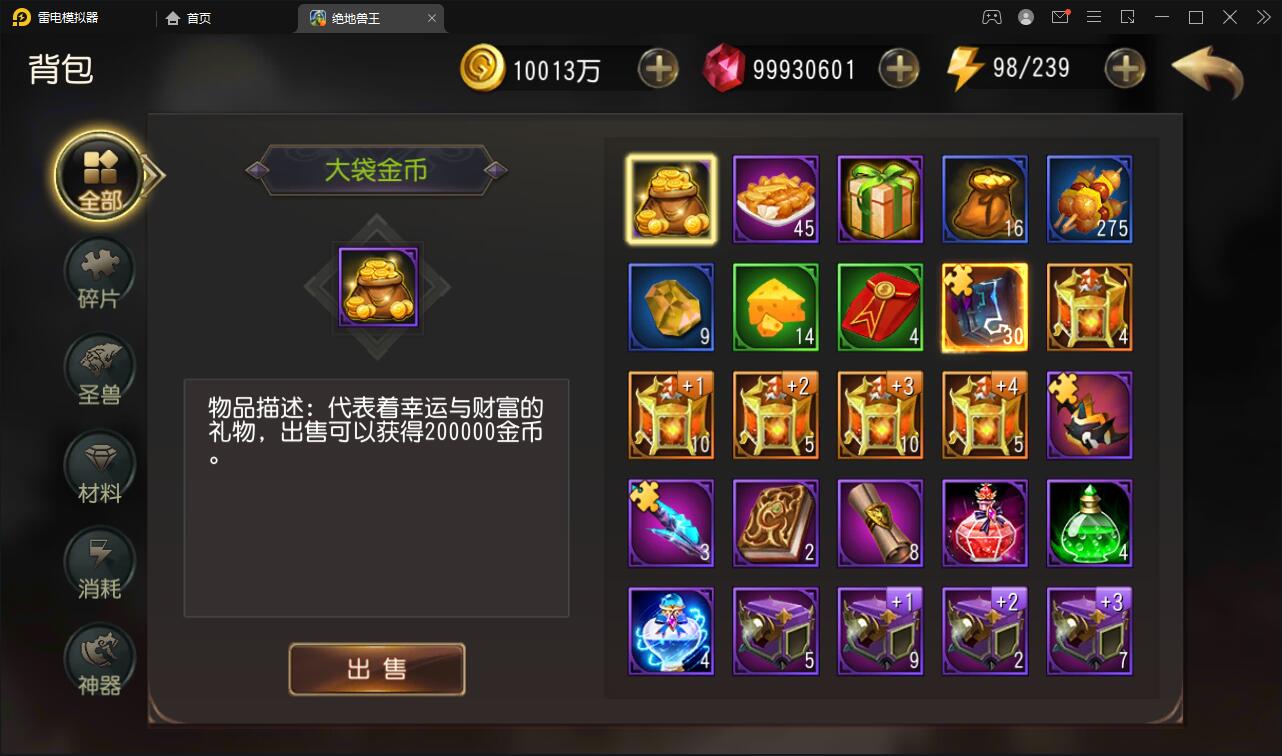Click the 出售 sell button
Image resolution: width=1282 pixels, height=756 pixels.
[377, 670]
